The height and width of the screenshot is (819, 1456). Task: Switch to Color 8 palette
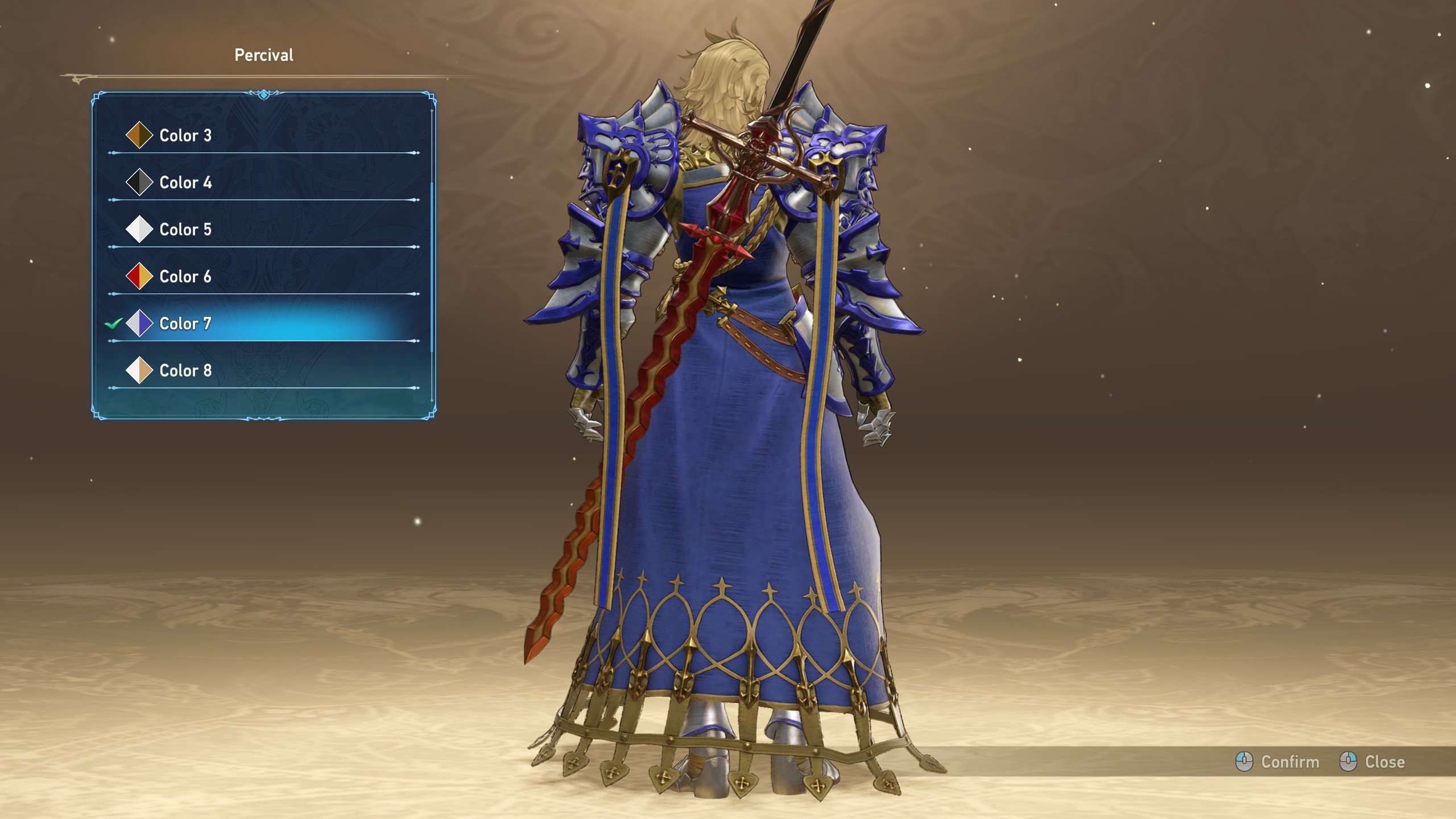click(x=185, y=371)
